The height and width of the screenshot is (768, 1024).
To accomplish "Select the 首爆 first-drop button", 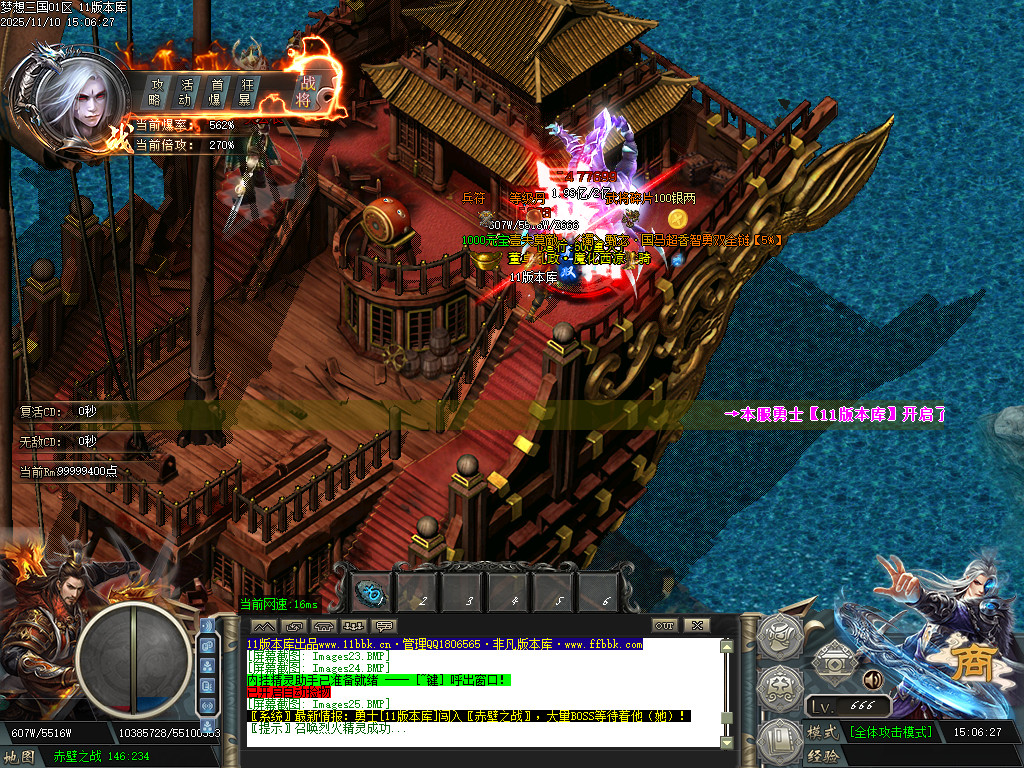I will point(215,92).
